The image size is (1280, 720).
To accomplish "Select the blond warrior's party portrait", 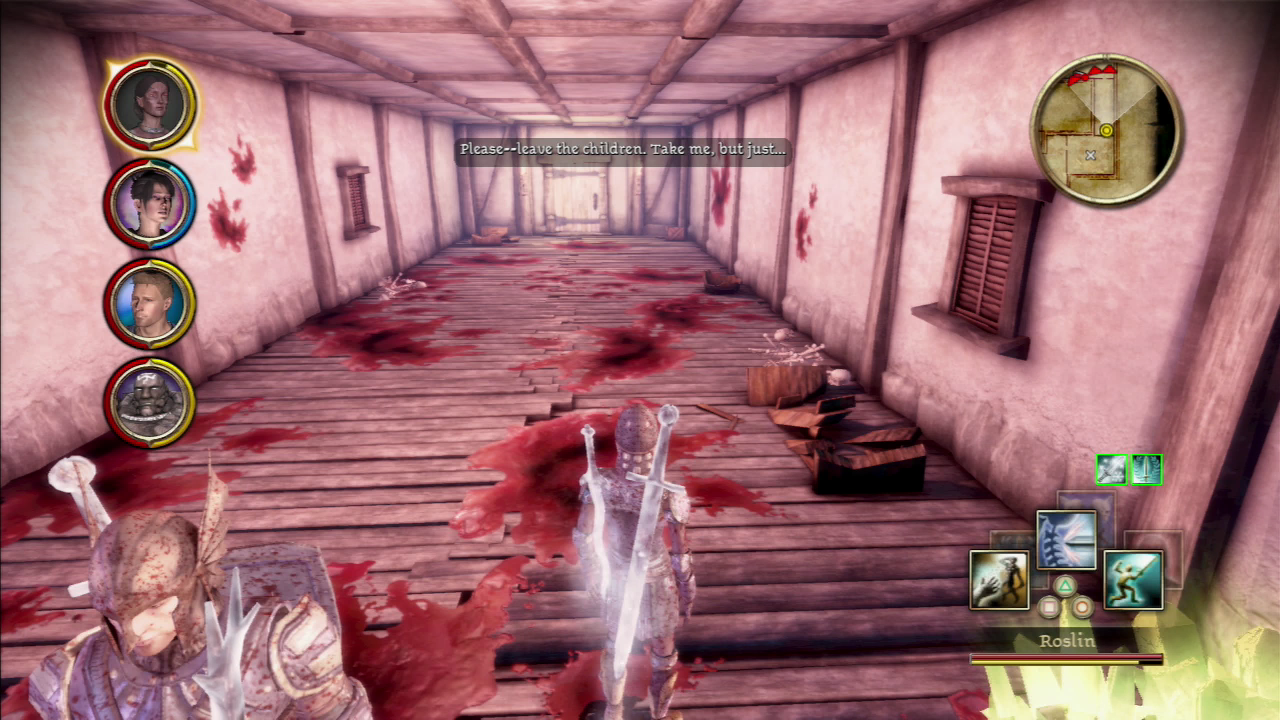I will [x=149, y=304].
